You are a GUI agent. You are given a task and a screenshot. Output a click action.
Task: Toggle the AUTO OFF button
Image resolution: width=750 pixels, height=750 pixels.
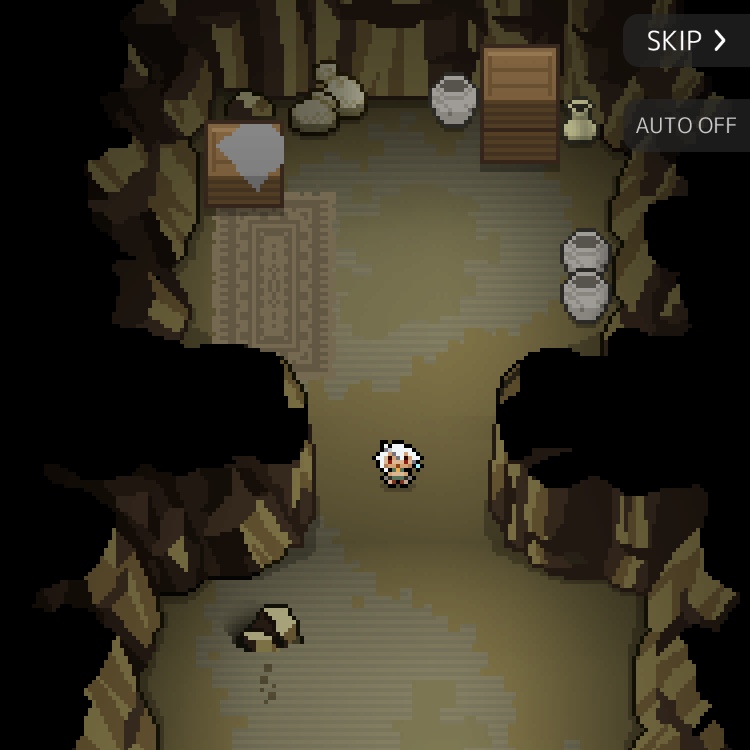point(686,126)
